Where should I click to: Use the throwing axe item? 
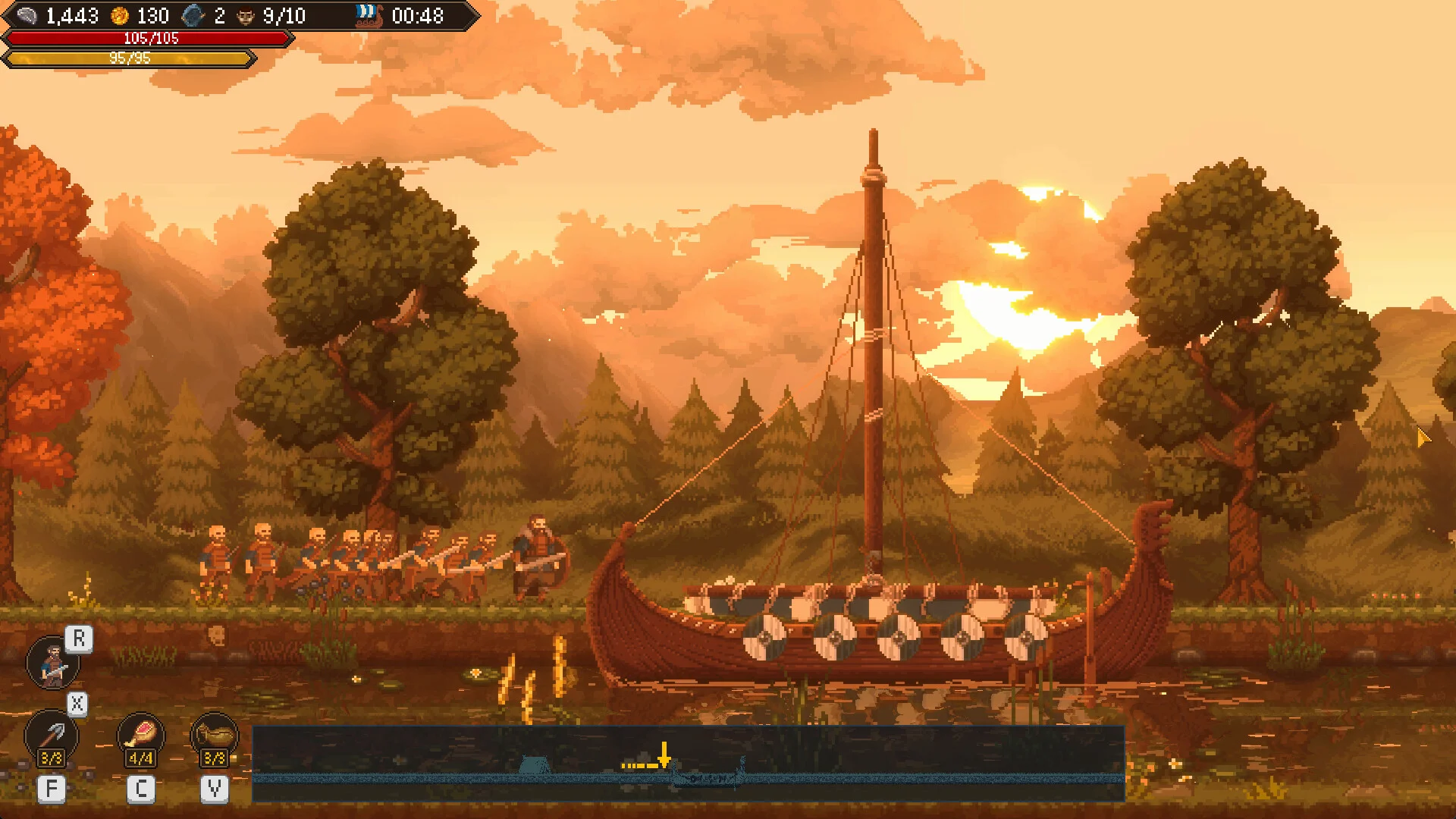(x=52, y=735)
